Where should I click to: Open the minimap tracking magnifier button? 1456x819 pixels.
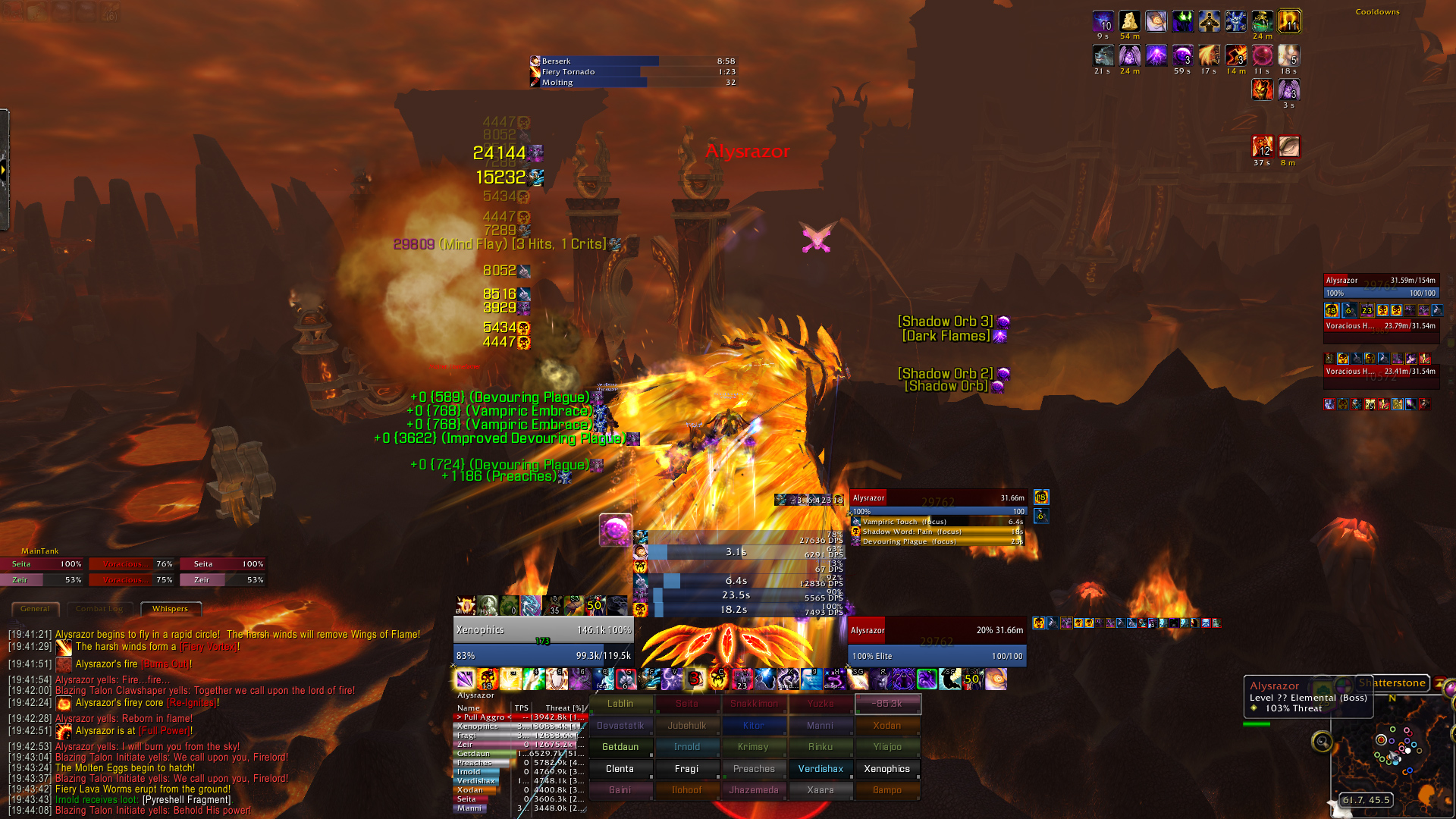[x=1322, y=742]
